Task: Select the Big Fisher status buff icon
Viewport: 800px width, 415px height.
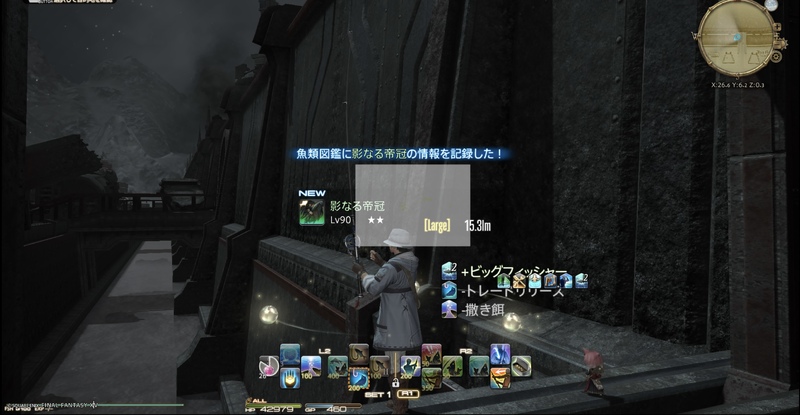Action: (x=449, y=271)
